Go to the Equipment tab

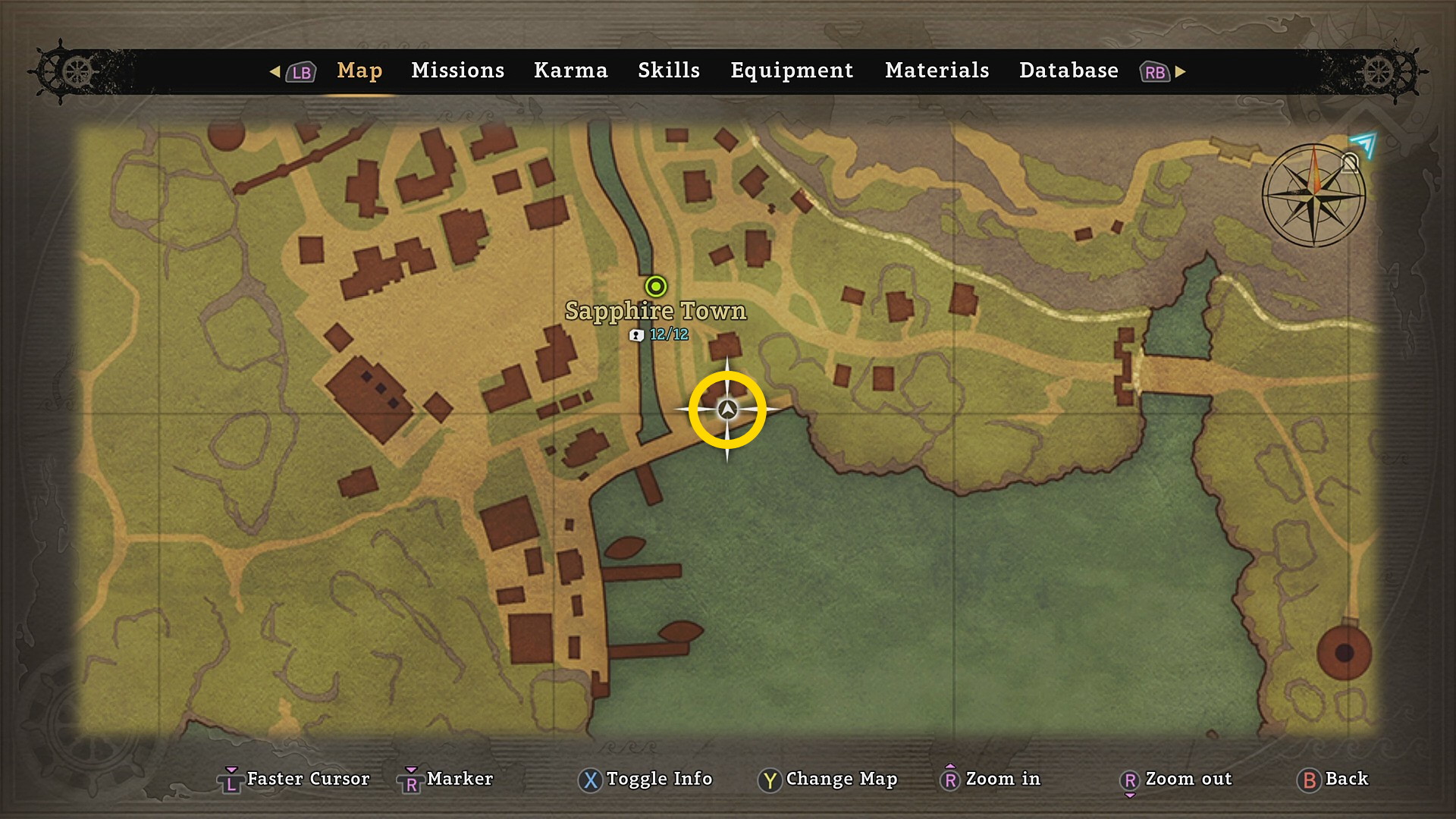(x=792, y=71)
